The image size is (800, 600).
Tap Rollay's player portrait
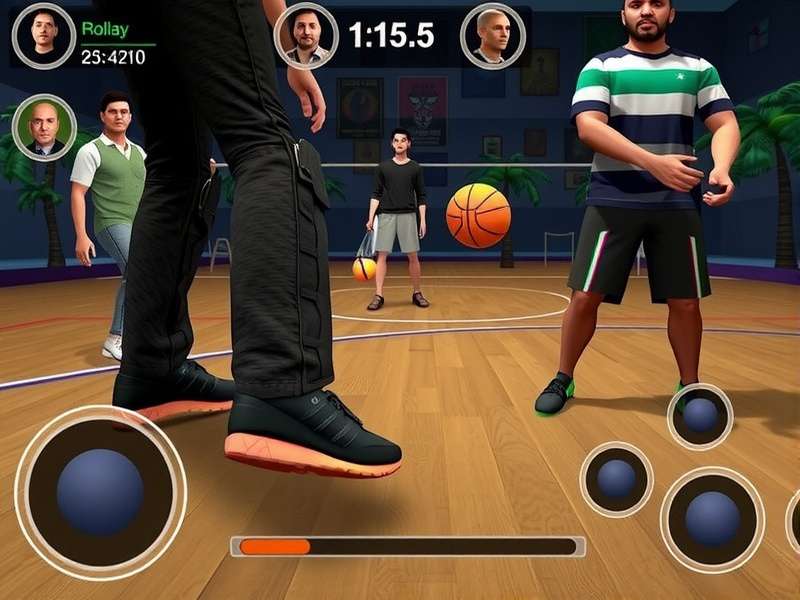point(43,36)
